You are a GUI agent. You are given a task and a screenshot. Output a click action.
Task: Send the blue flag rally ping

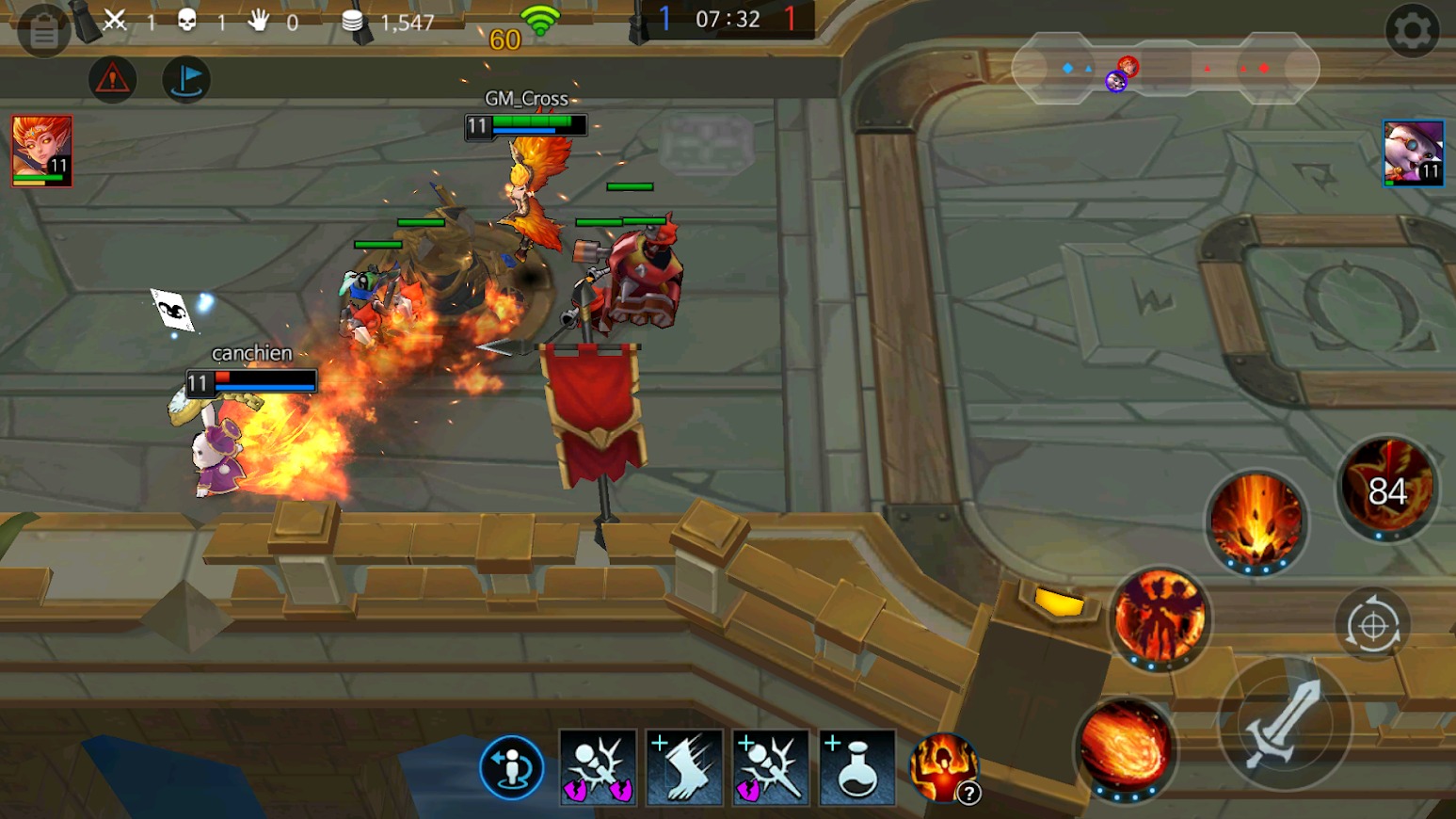coord(186,79)
